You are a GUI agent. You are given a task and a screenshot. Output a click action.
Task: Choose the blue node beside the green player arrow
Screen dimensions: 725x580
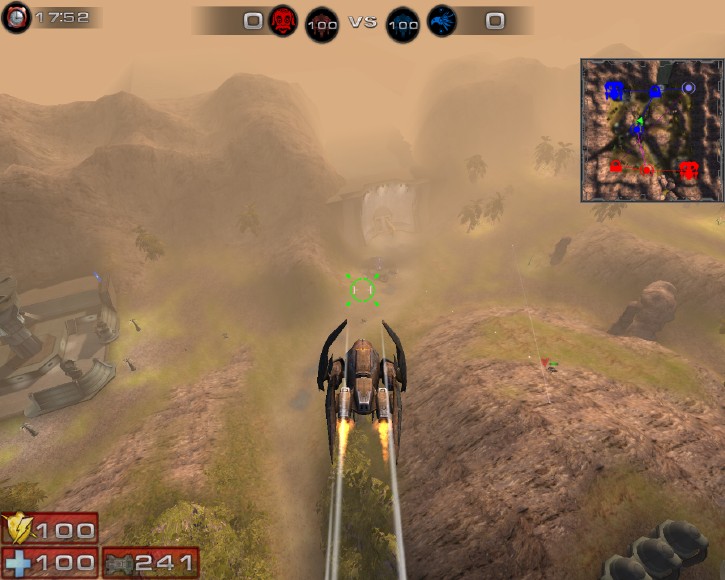(x=636, y=131)
